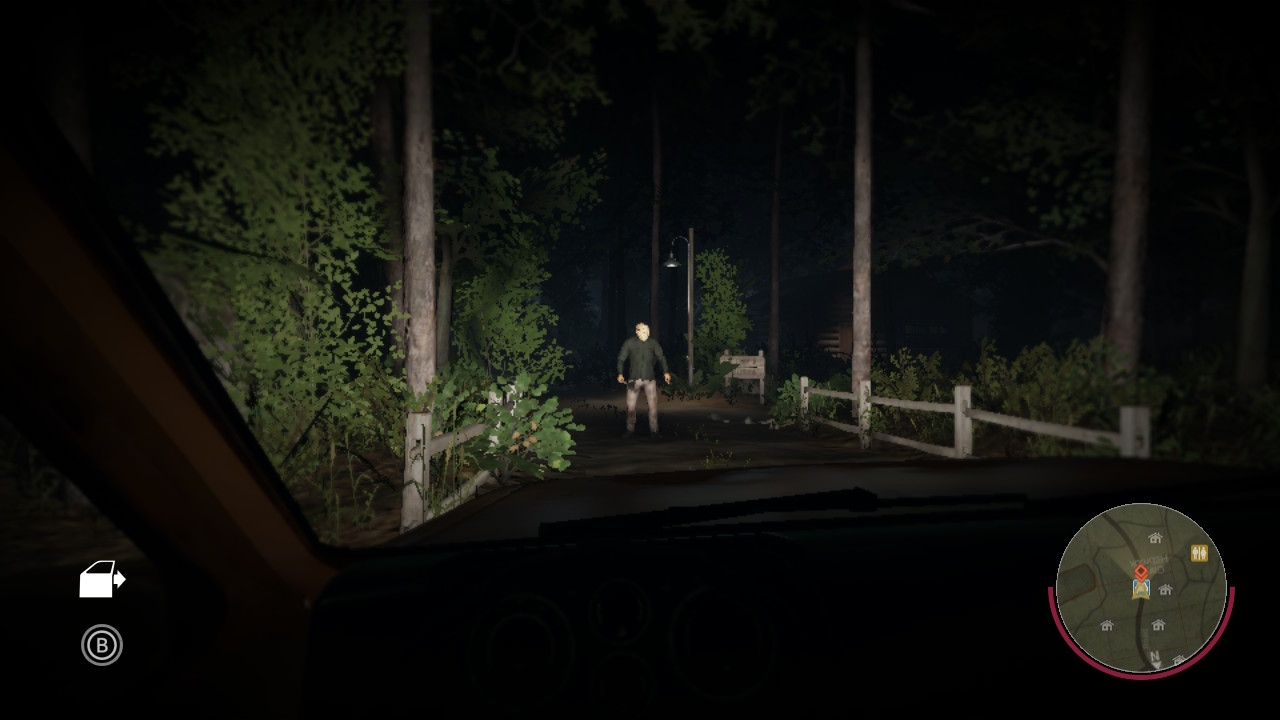Click the cabin icon at top of minimap
This screenshot has height=720, width=1280.
coord(1155,538)
